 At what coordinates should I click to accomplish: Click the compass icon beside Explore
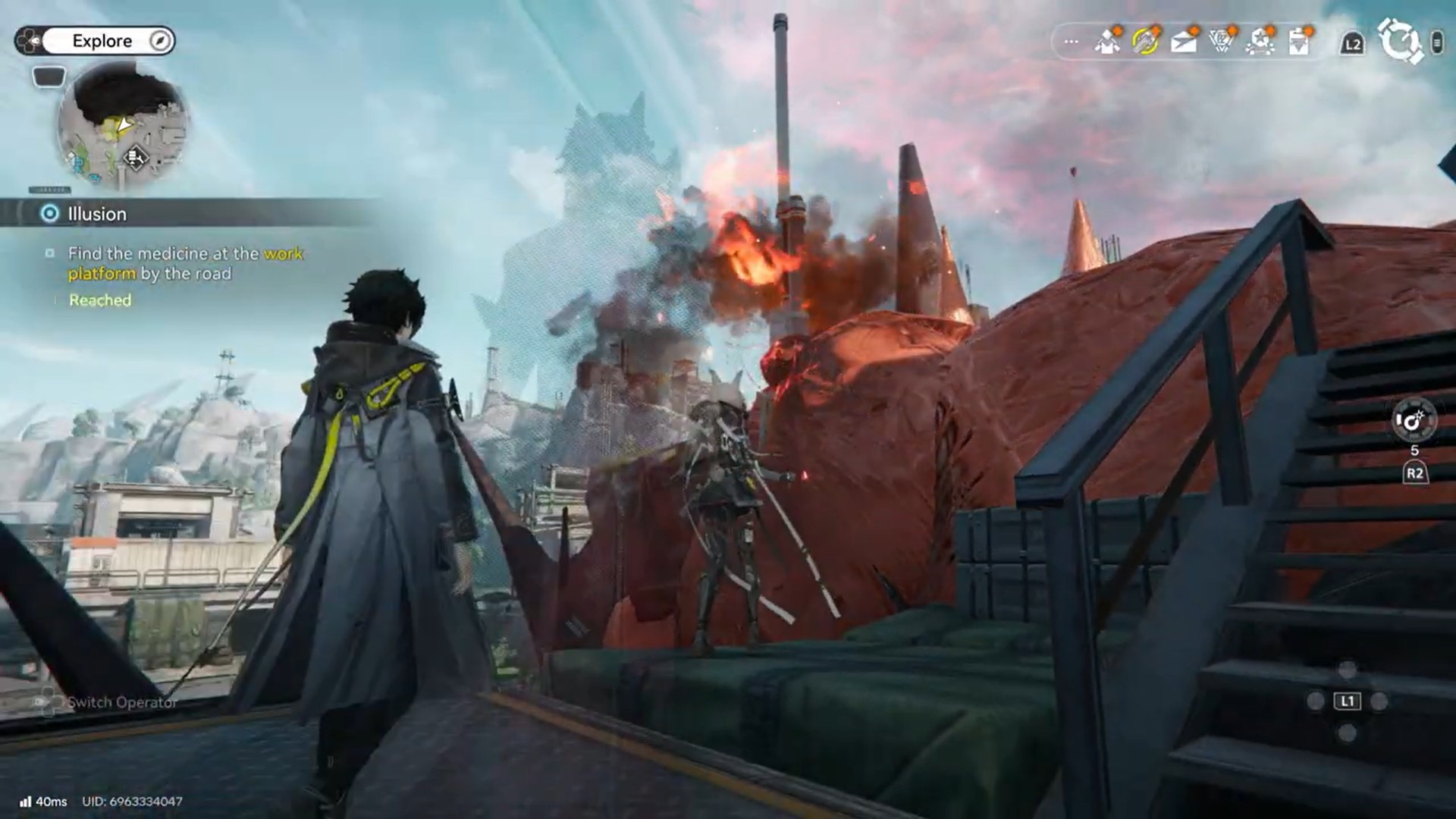158,40
